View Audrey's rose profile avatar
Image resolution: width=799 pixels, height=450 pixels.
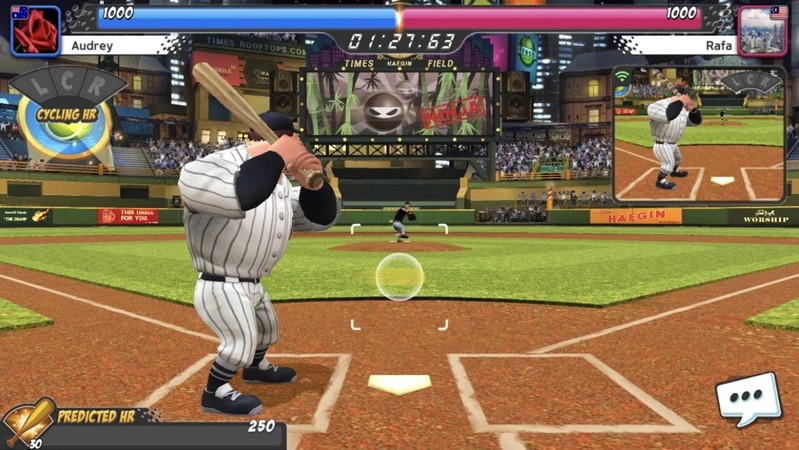point(35,31)
